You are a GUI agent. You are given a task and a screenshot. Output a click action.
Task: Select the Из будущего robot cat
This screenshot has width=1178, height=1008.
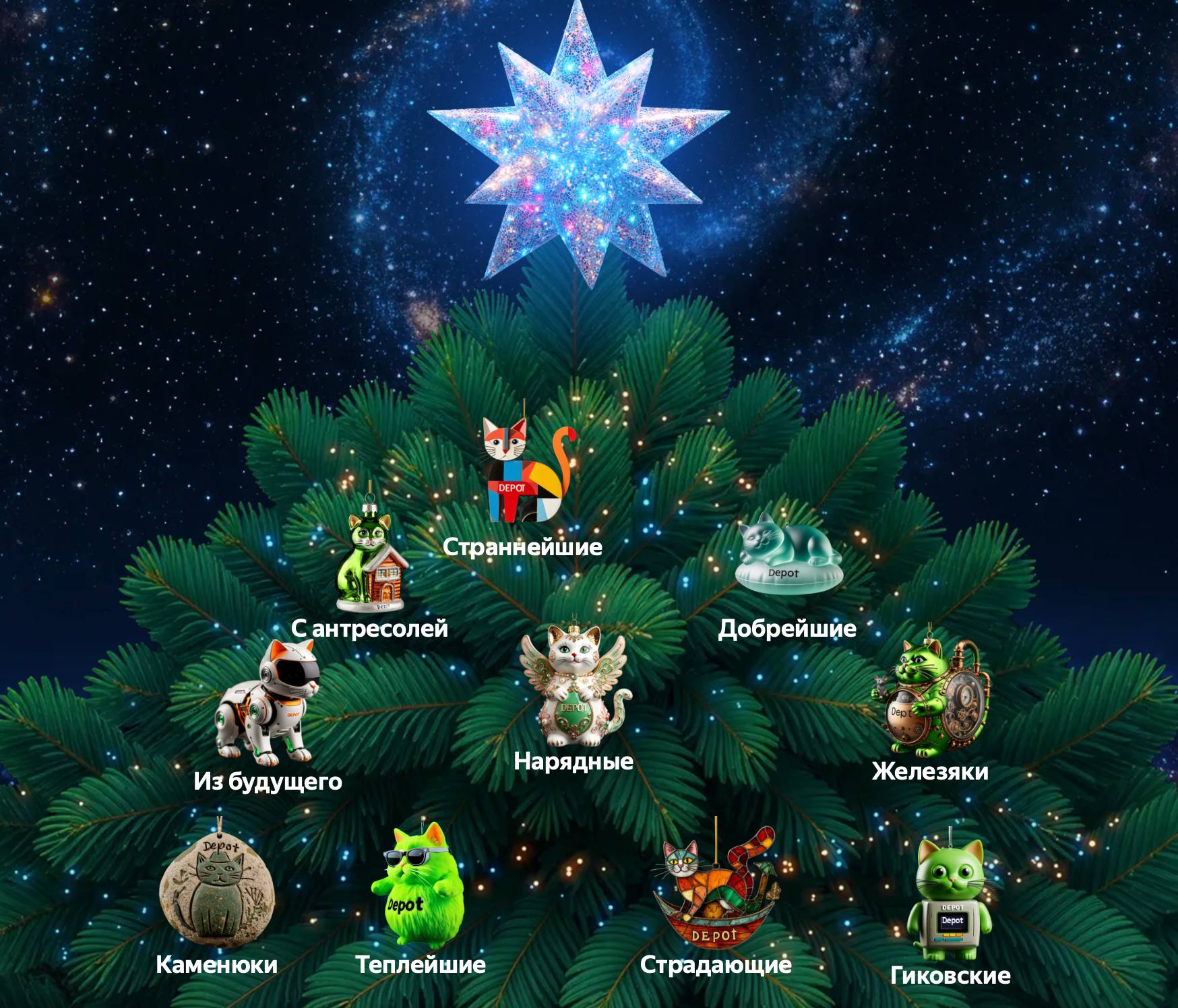pos(268,703)
